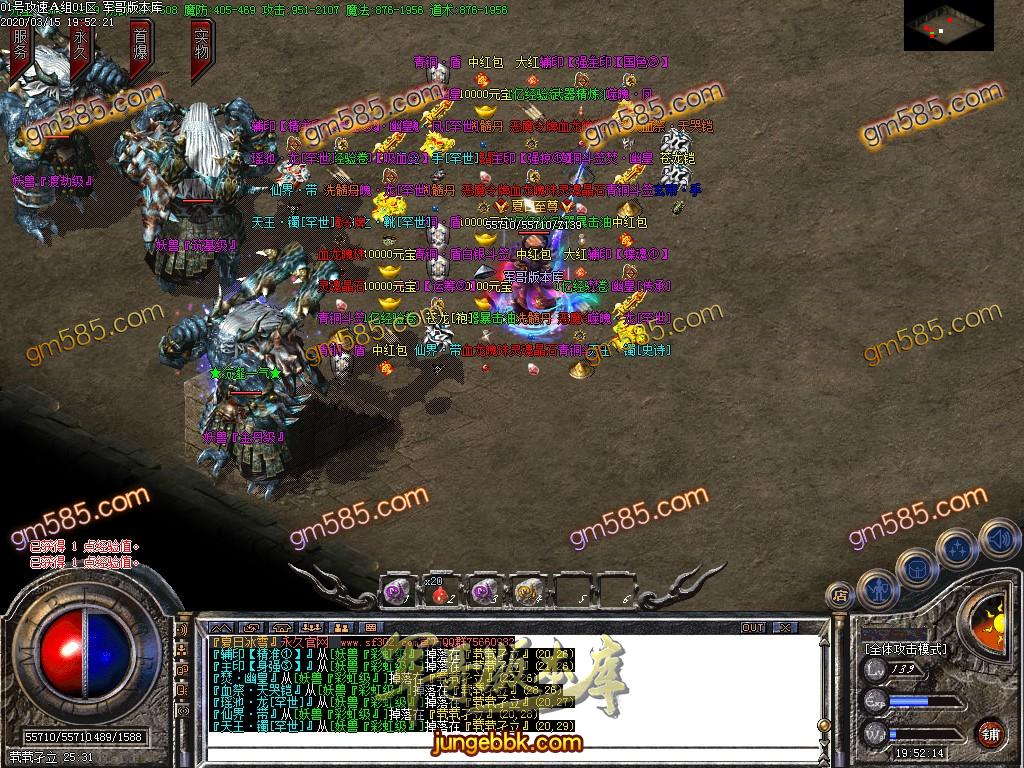The height and width of the screenshot is (768, 1024).
Task: Use the purple scroll in hotbar slot 1
Action: click(x=396, y=592)
